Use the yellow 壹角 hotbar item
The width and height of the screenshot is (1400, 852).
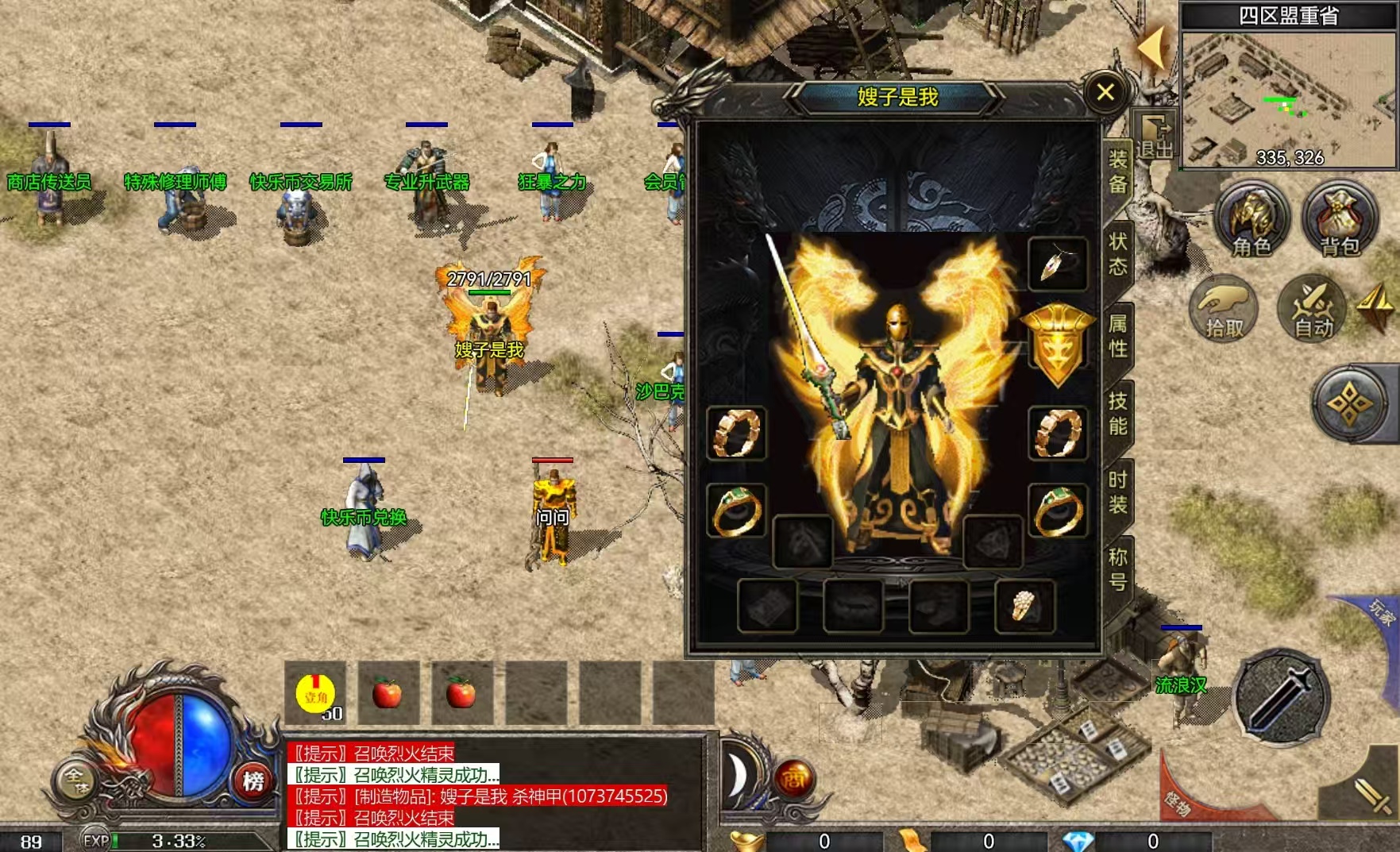[x=315, y=694]
